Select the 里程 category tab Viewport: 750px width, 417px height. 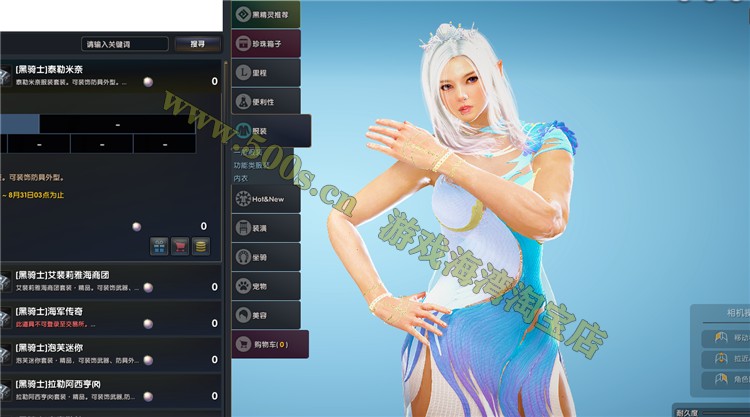click(267, 73)
